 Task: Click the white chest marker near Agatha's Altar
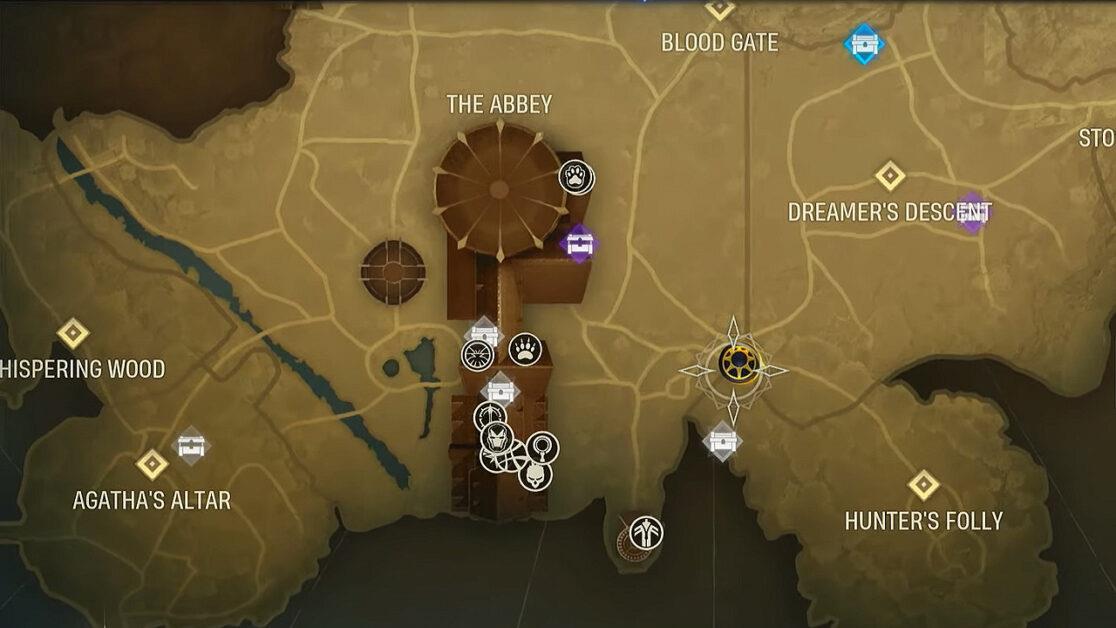(191, 445)
